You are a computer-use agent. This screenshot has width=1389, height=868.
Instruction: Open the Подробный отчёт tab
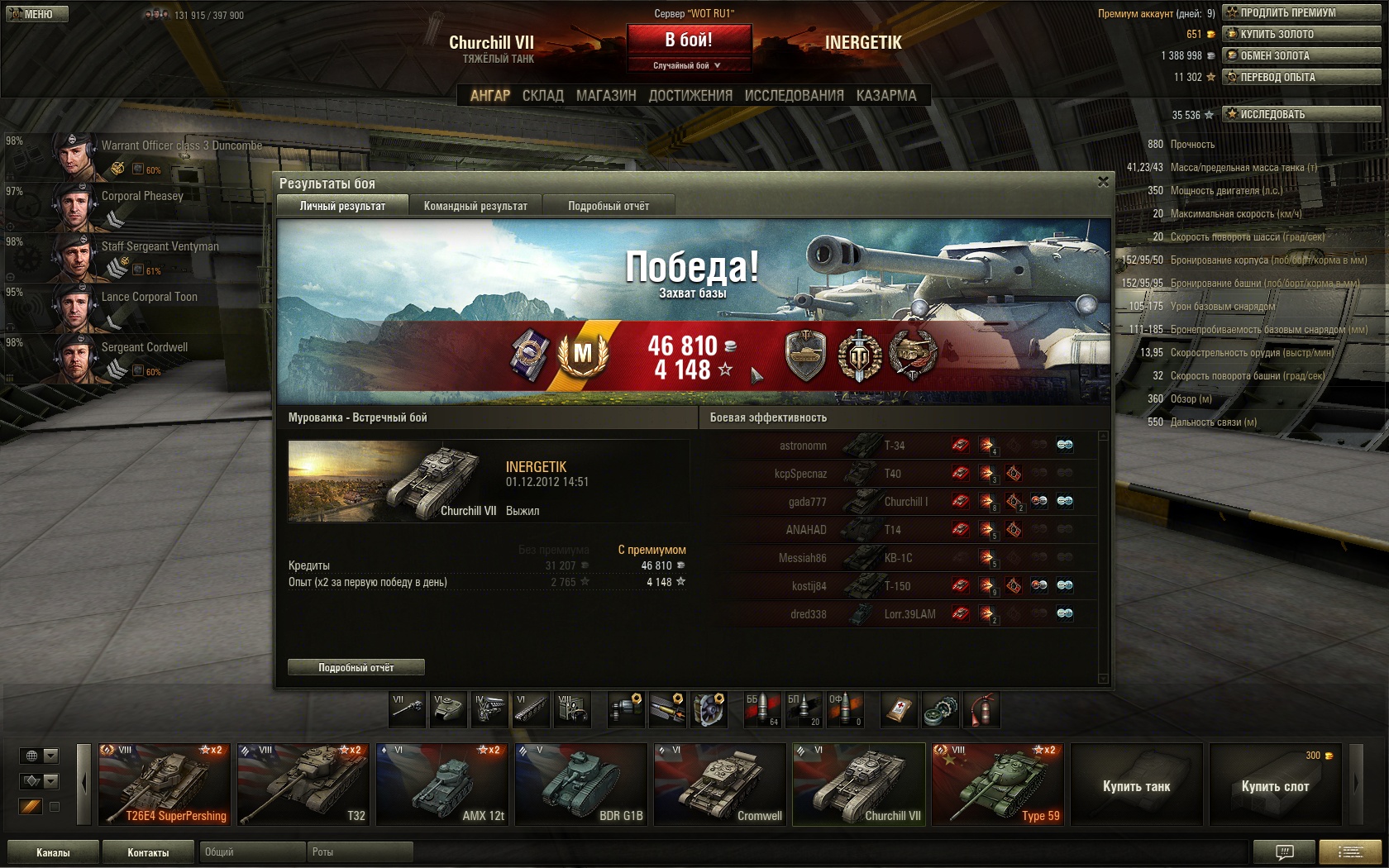[609, 206]
